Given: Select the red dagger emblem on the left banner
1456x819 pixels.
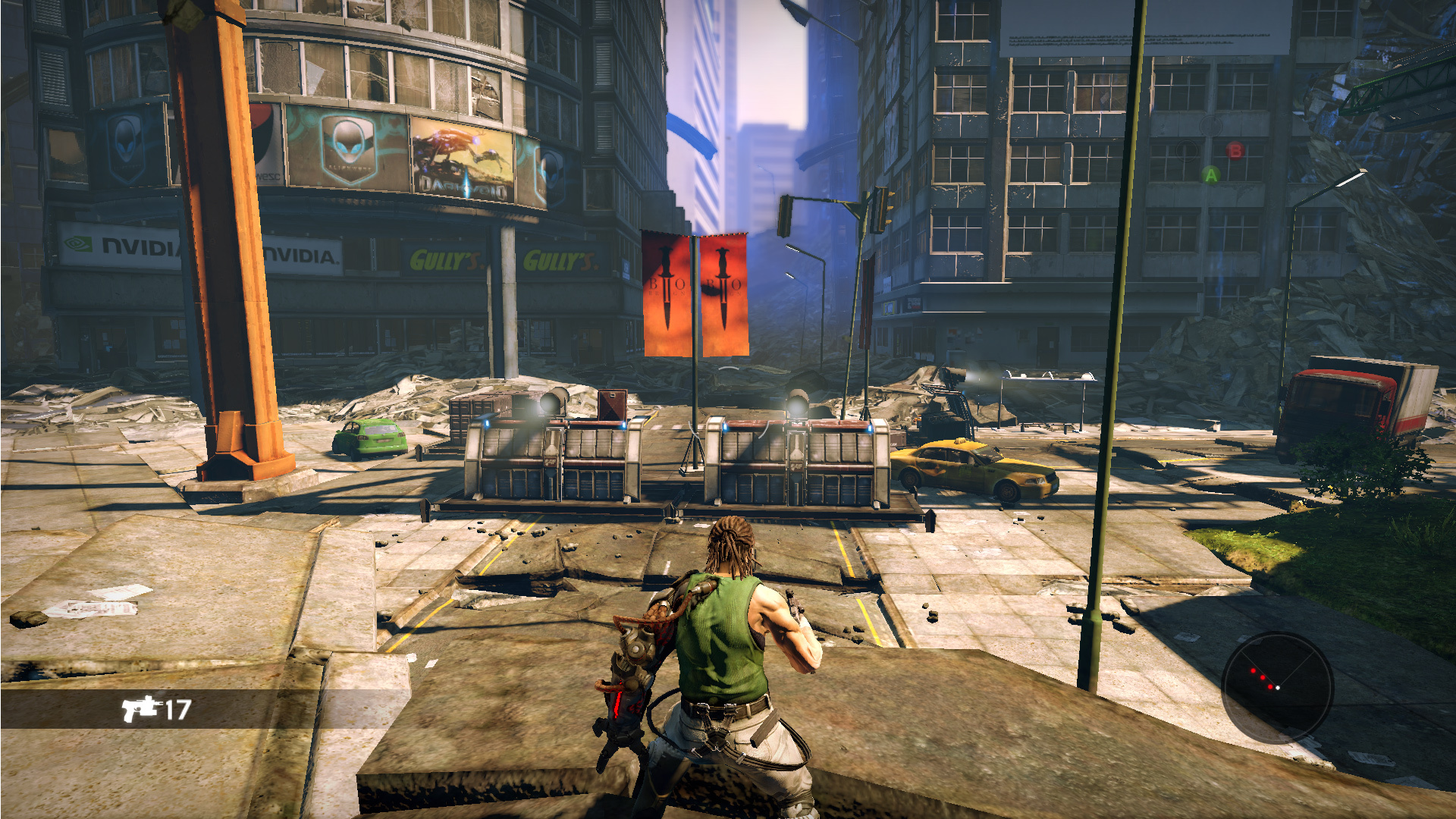Looking at the screenshot, I should (667, 287).
